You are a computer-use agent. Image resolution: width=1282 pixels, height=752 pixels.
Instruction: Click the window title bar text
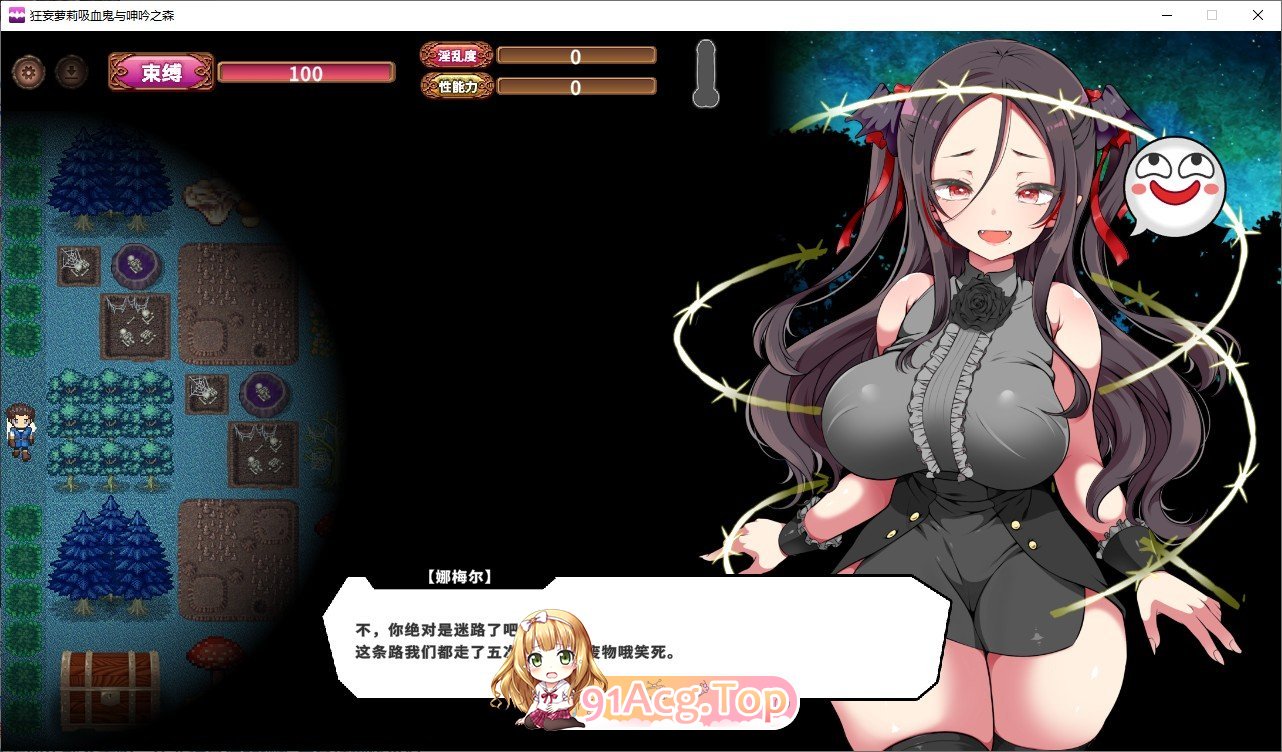click(x=100, y=15)
